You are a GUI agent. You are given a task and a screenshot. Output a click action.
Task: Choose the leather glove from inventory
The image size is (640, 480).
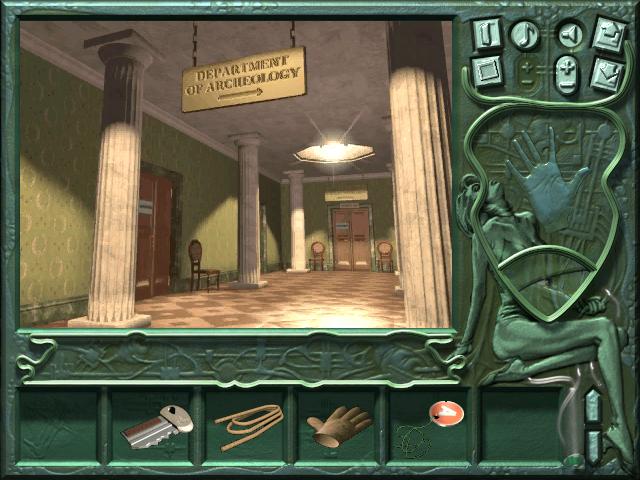(x=339, y=427)
